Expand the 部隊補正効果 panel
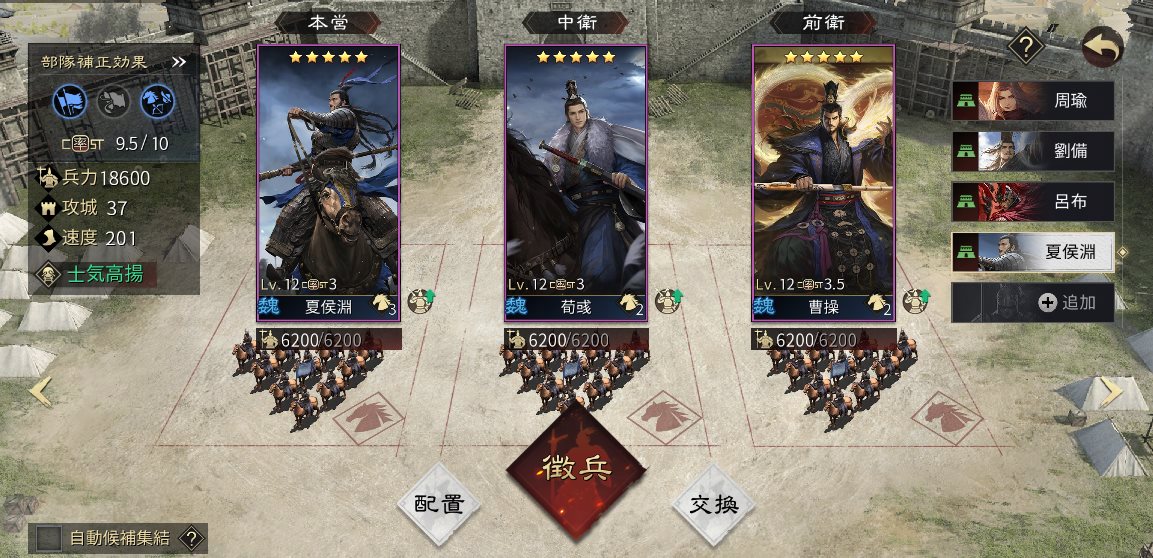1153x558 pixels. (179, 62)
